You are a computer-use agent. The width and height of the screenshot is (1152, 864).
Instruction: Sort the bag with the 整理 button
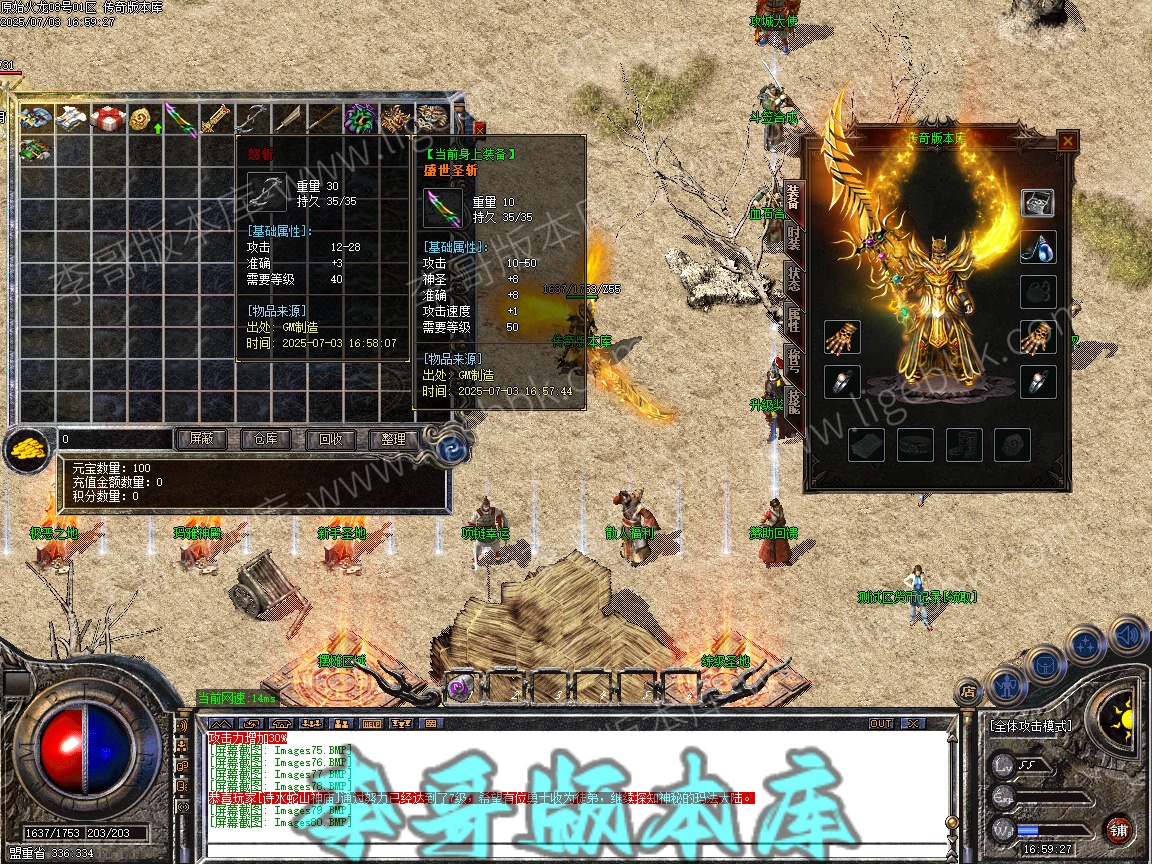click(x=393, y=439)
